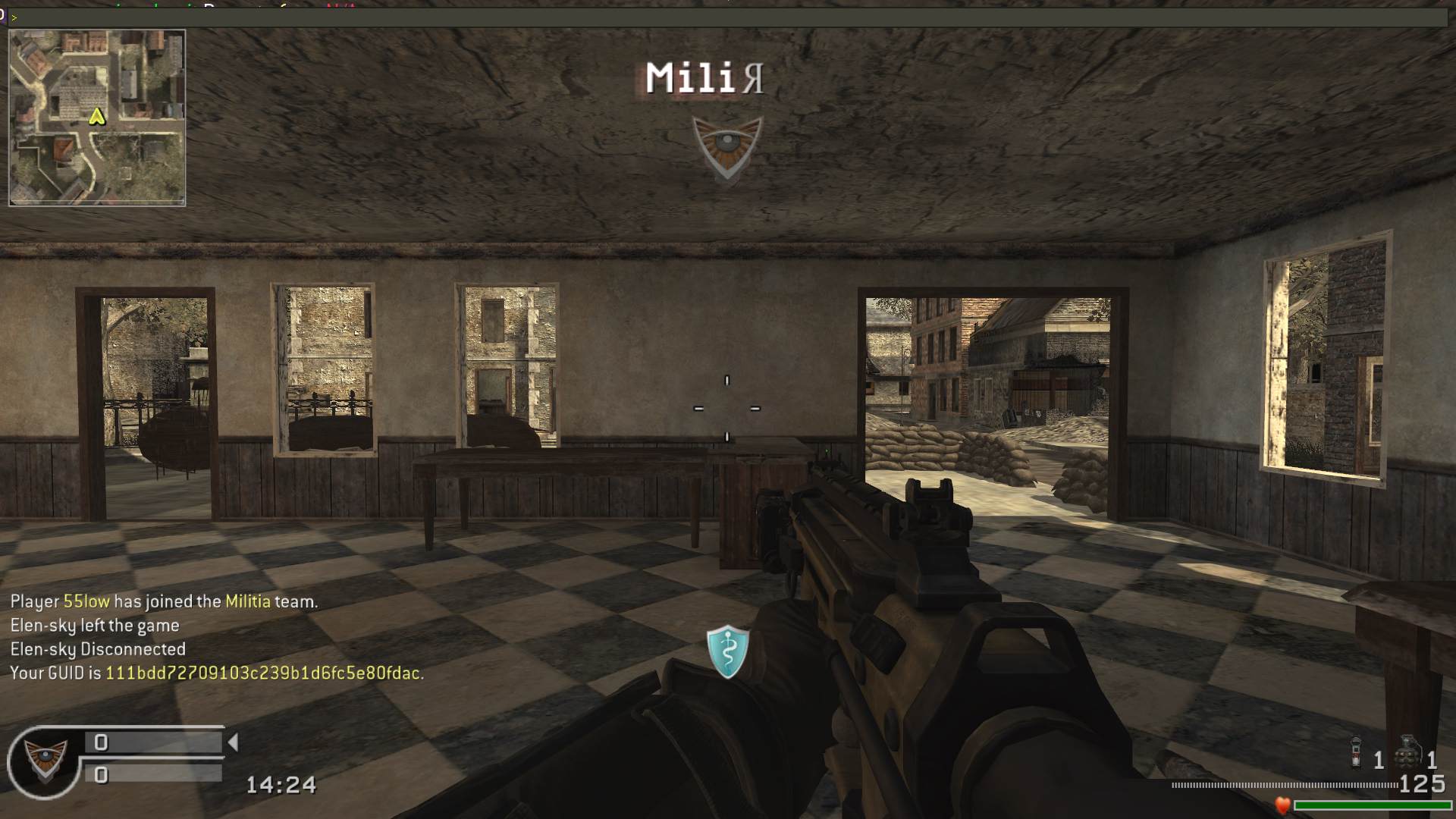Select the flash grenade icon

(x=1357, y=752)
